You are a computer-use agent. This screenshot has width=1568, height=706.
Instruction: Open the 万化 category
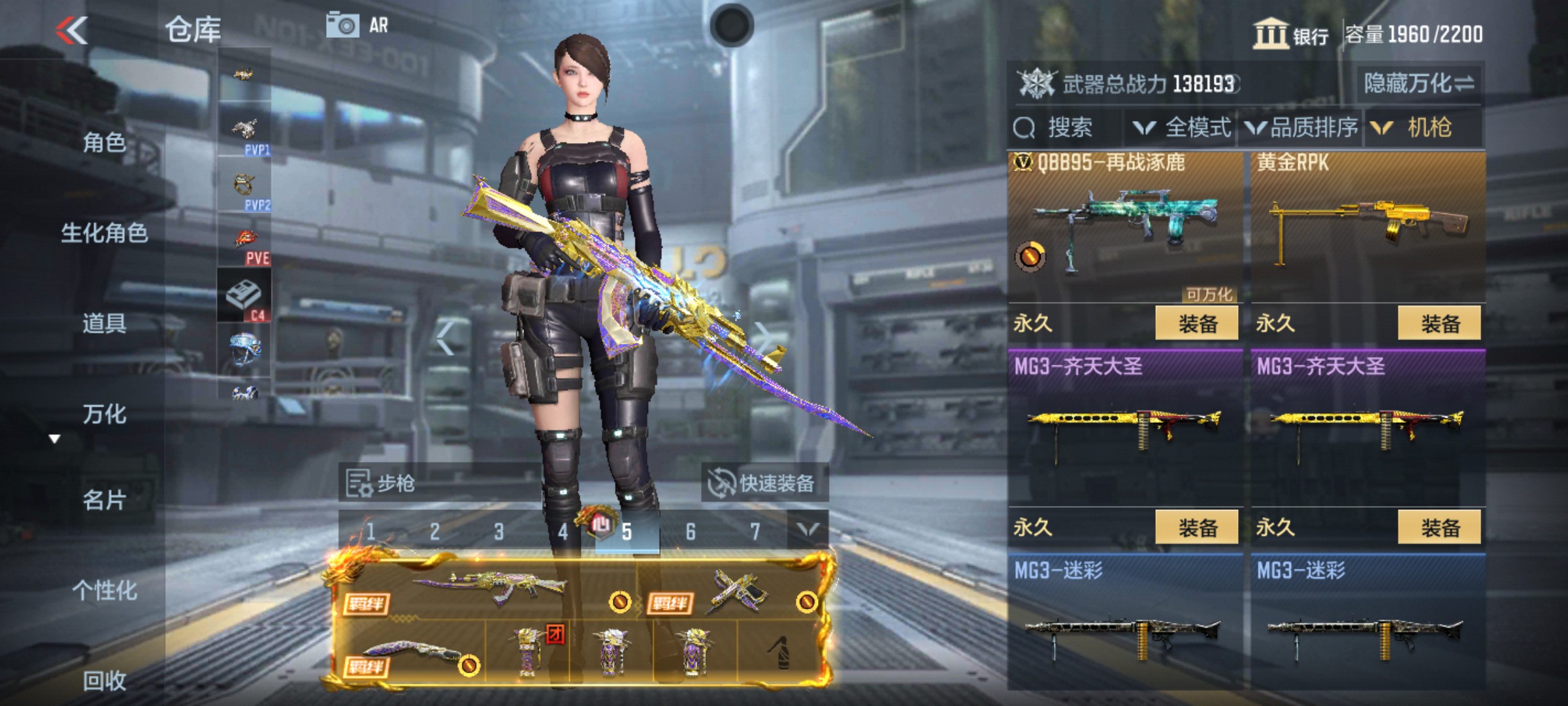click(104, 414)
